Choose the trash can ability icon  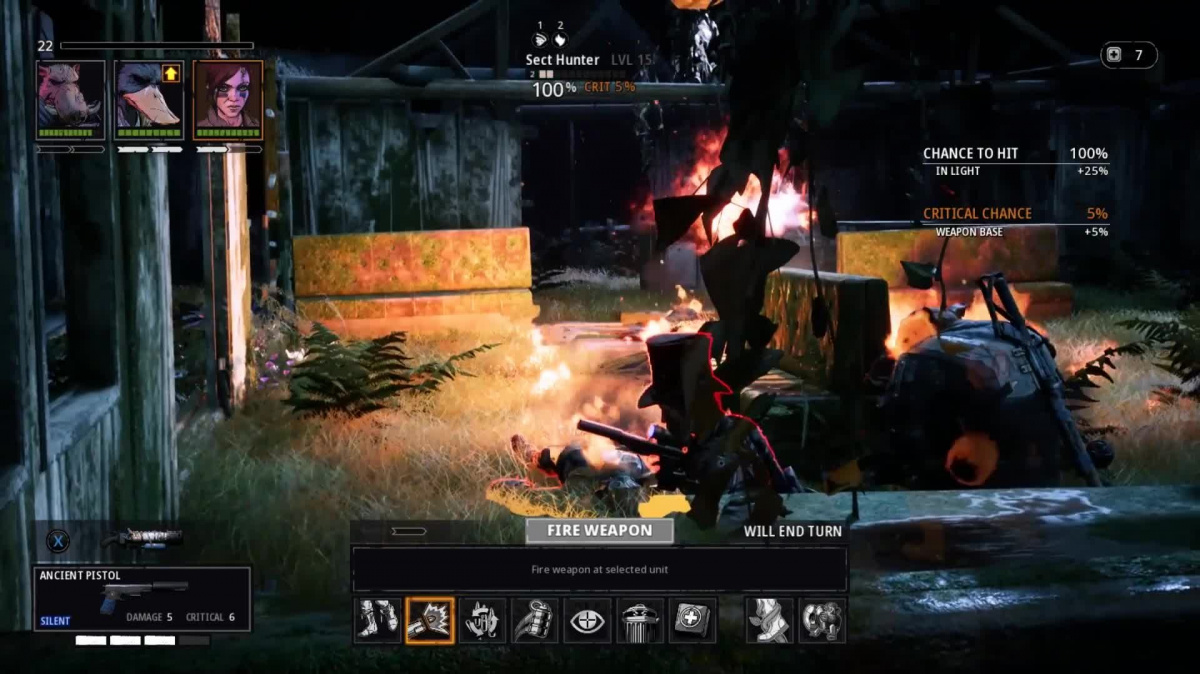(640, 620)
